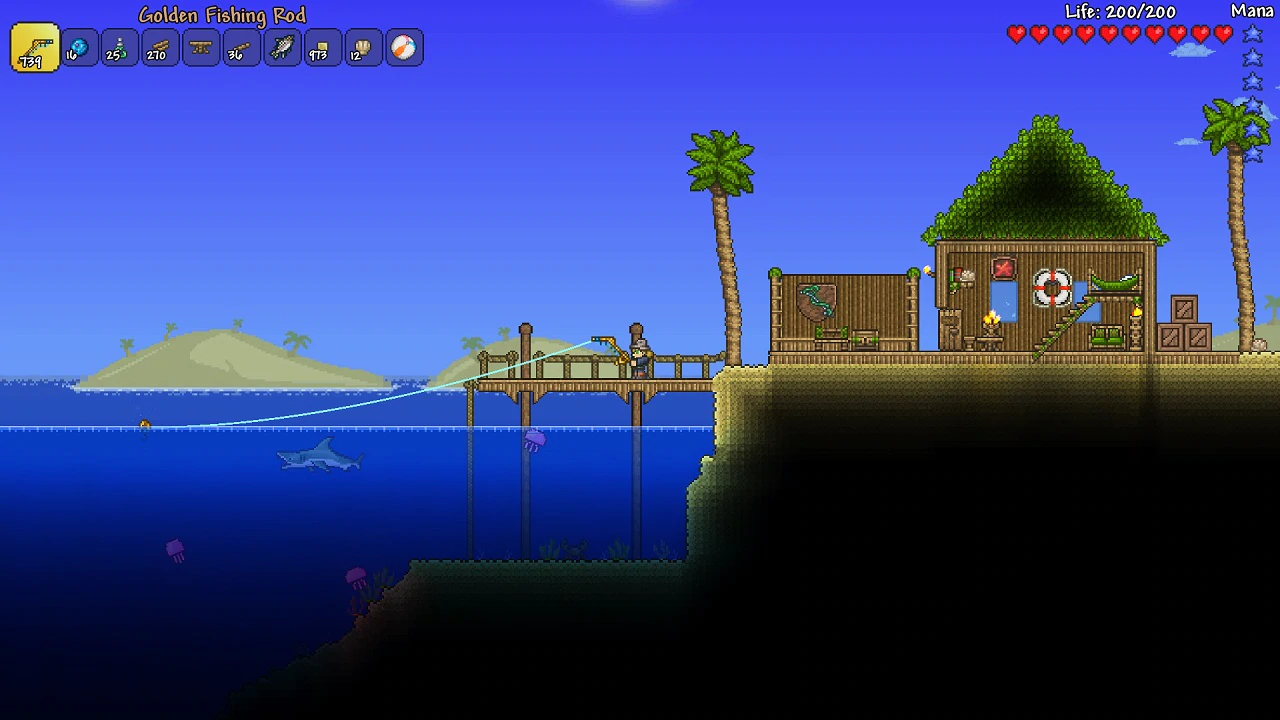The width and height of the screenshot is (1280, 720).
Task: Click the Mana label
Action: point(1252,10)
